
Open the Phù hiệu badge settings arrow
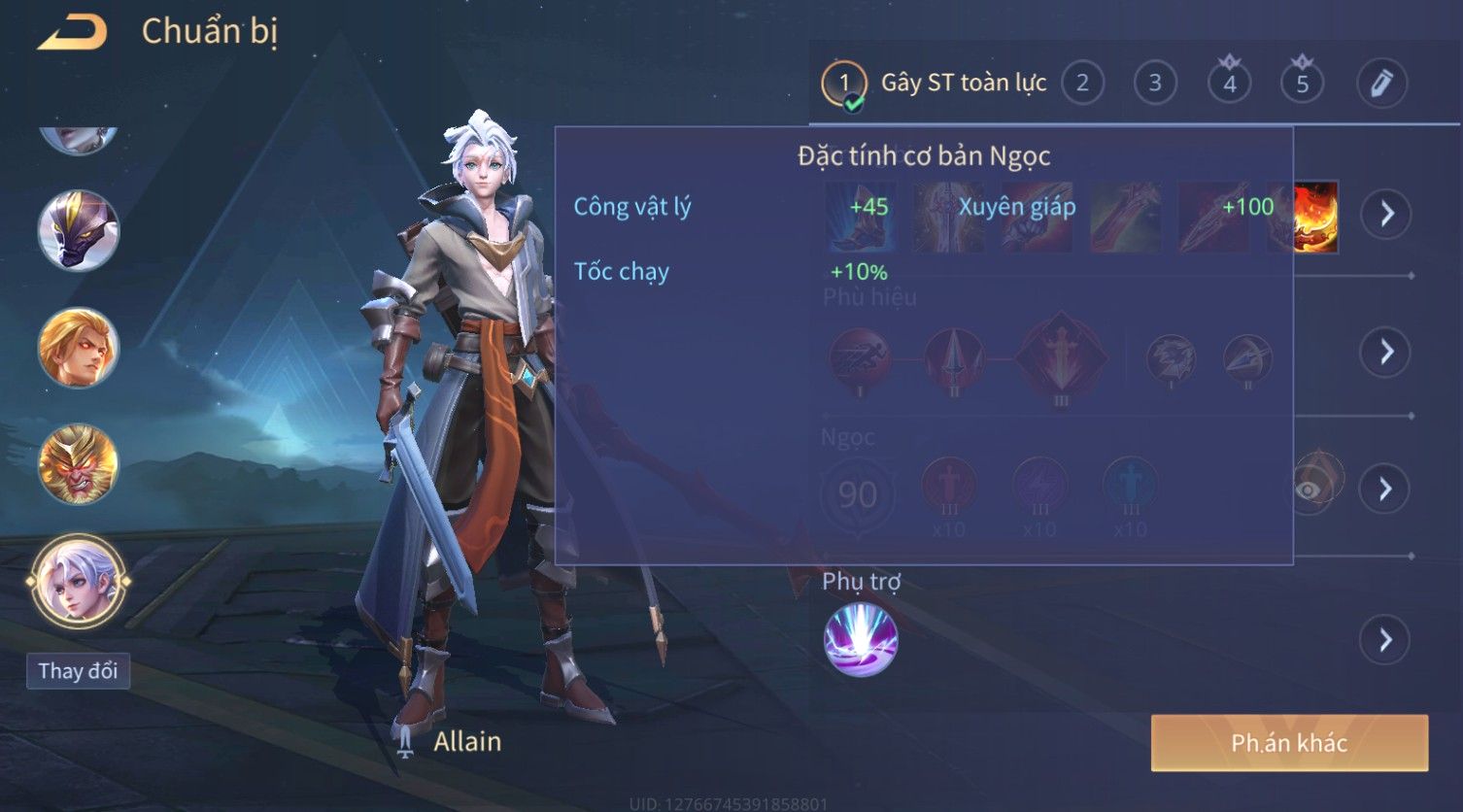[1386, 352]
